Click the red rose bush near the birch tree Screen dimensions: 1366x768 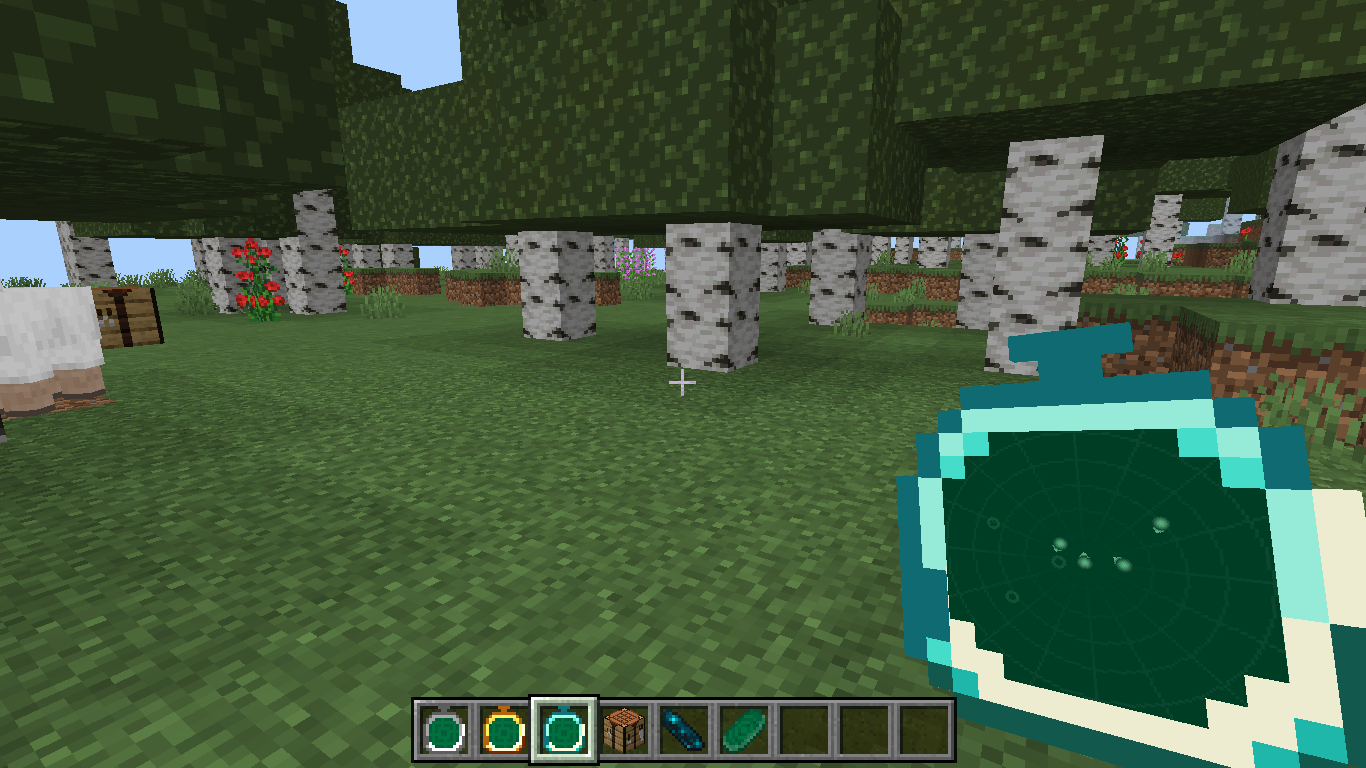click(258, 275)
